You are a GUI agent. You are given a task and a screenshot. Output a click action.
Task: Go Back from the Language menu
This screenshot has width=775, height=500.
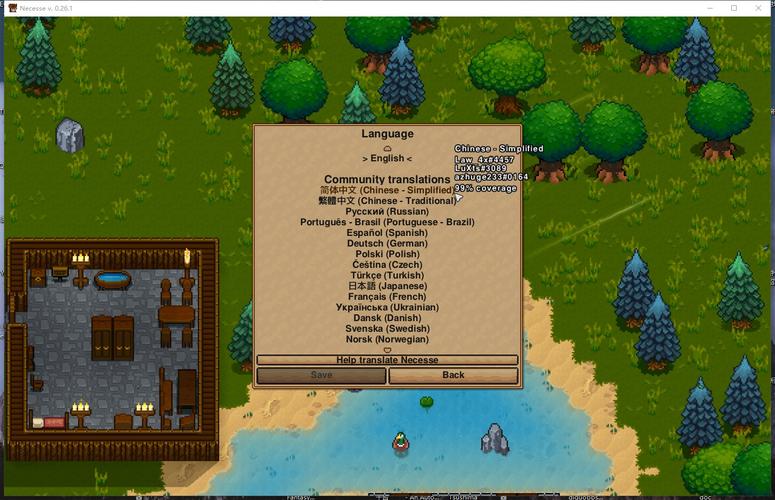coord(453,375)
